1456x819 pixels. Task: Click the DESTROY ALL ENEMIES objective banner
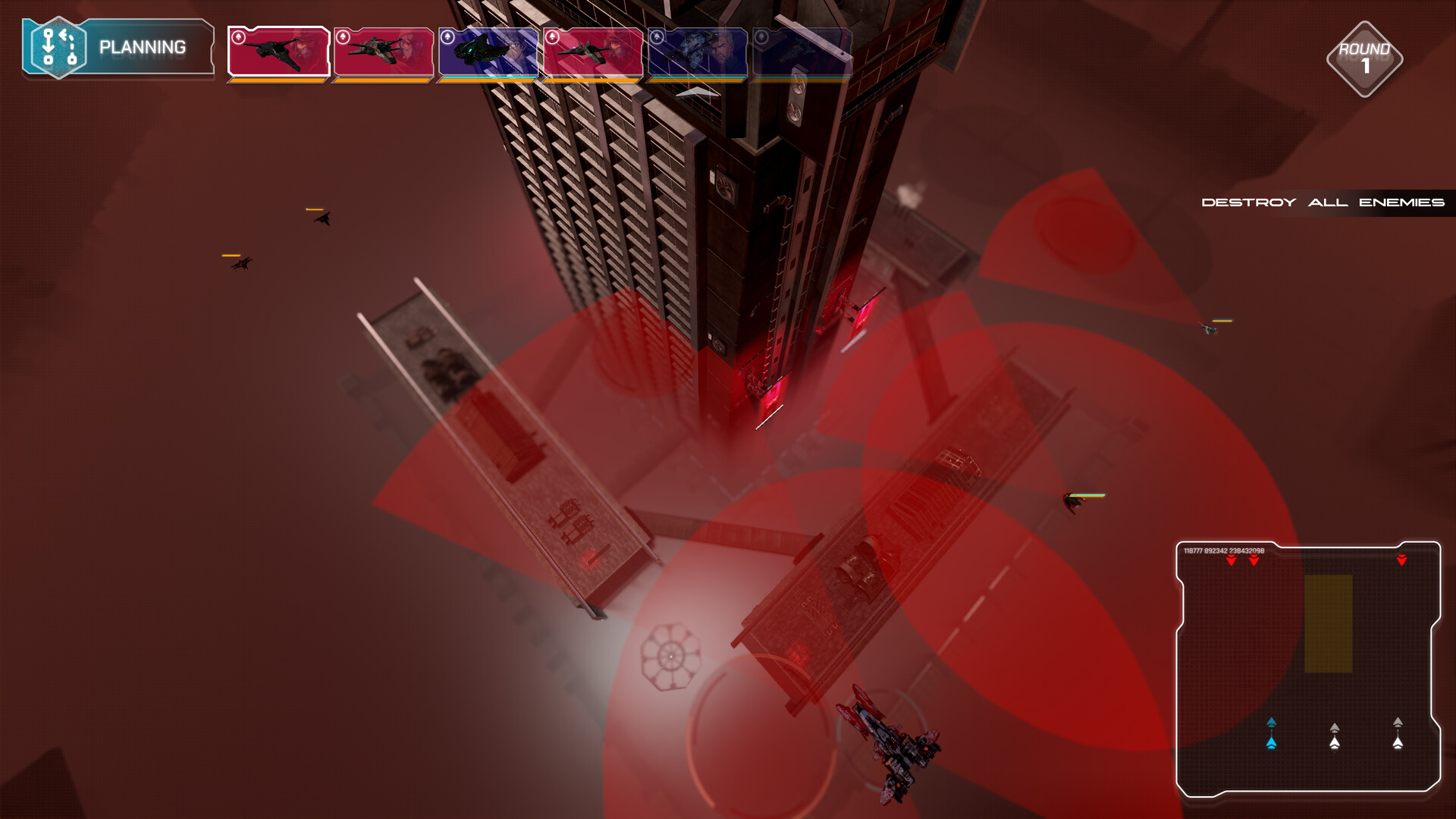pos(1323,202)
